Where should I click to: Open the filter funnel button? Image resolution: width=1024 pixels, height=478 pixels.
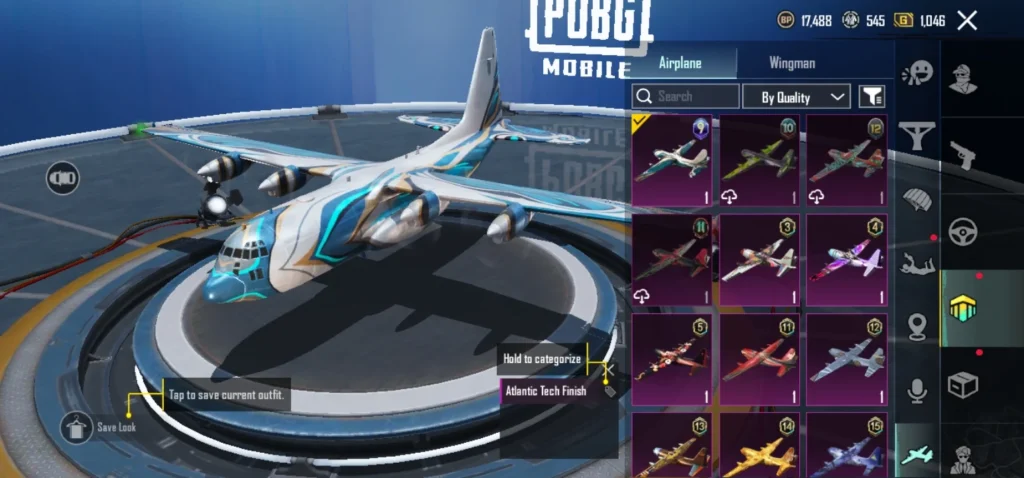pyautogui.click(x=872, y=96)
